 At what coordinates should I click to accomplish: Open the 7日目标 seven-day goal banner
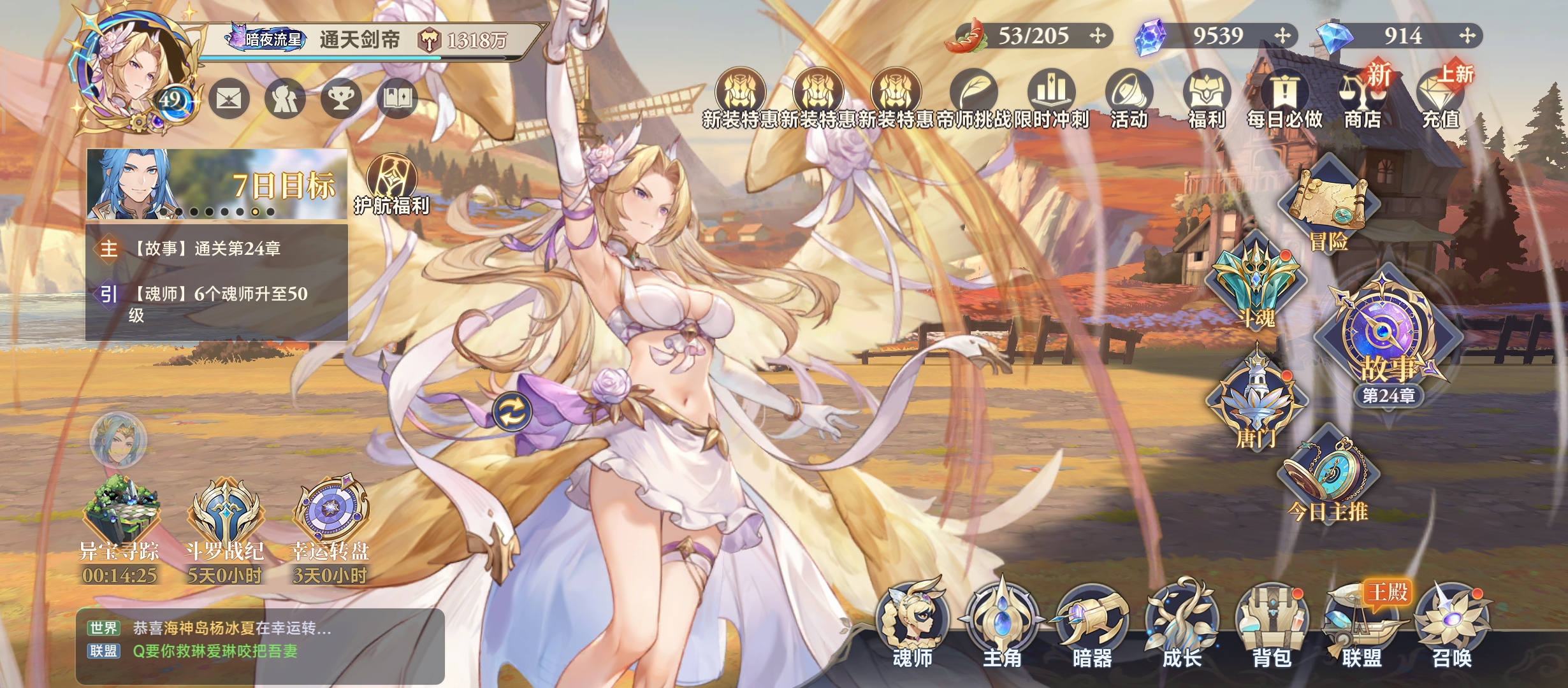(x=217, y=183)
